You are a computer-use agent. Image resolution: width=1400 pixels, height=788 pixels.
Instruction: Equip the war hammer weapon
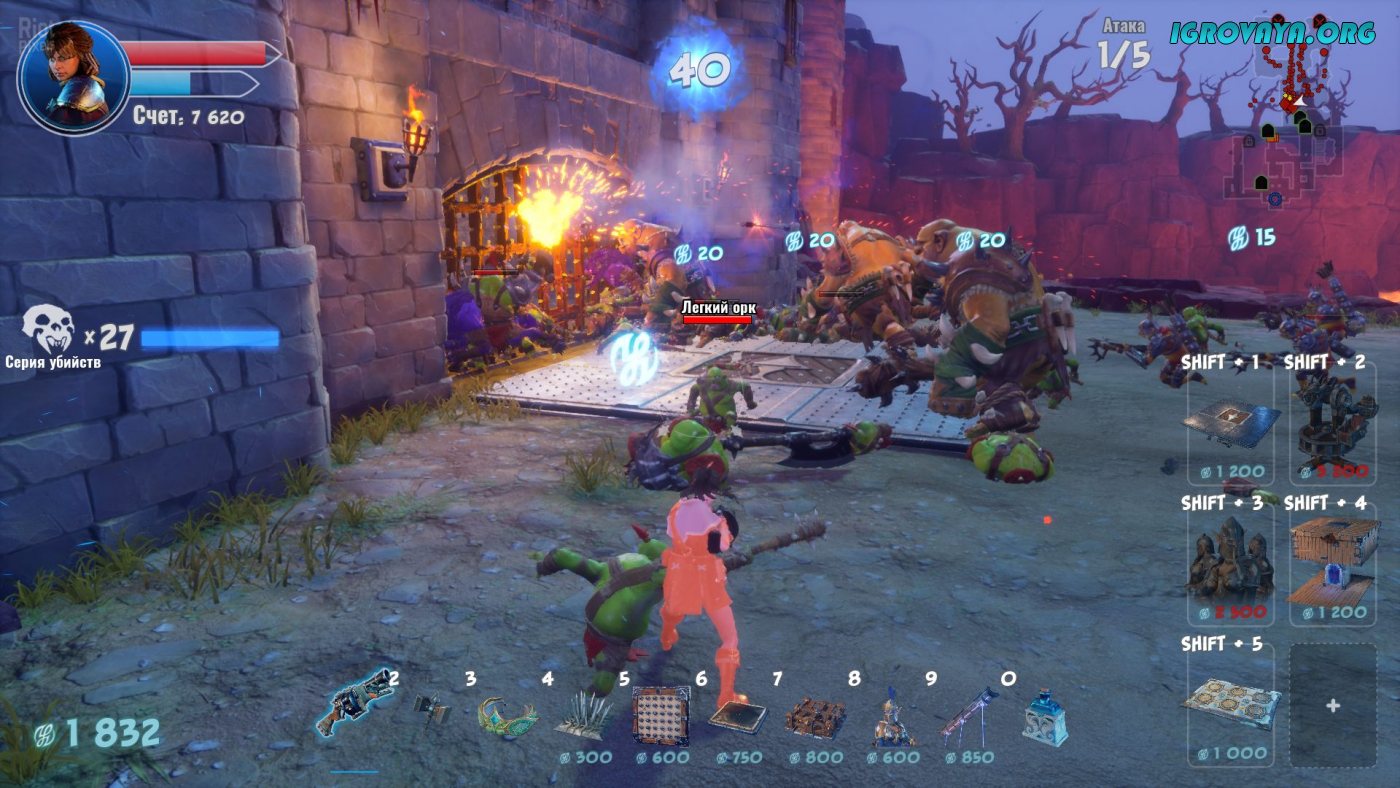pos(432,711)
